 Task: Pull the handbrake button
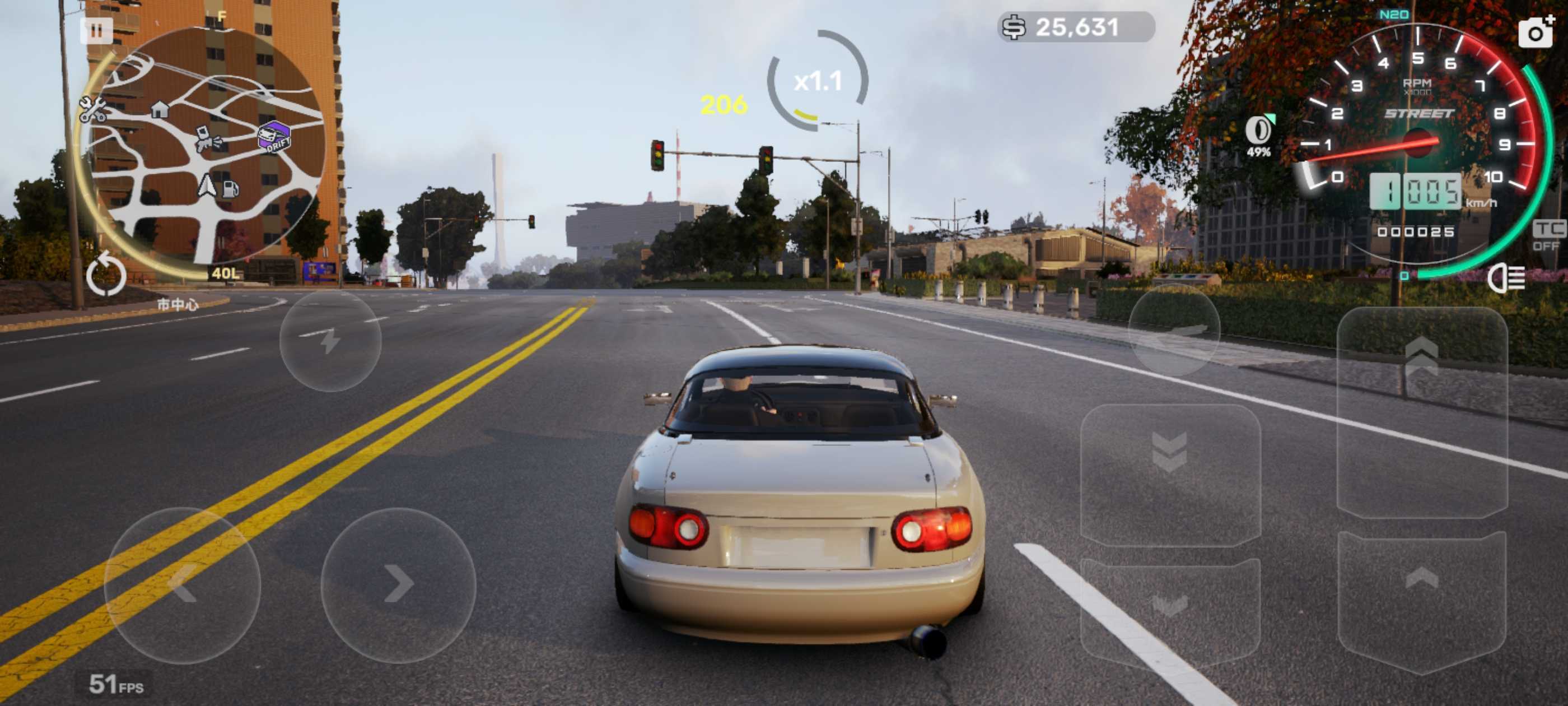tap(1174, 331)
